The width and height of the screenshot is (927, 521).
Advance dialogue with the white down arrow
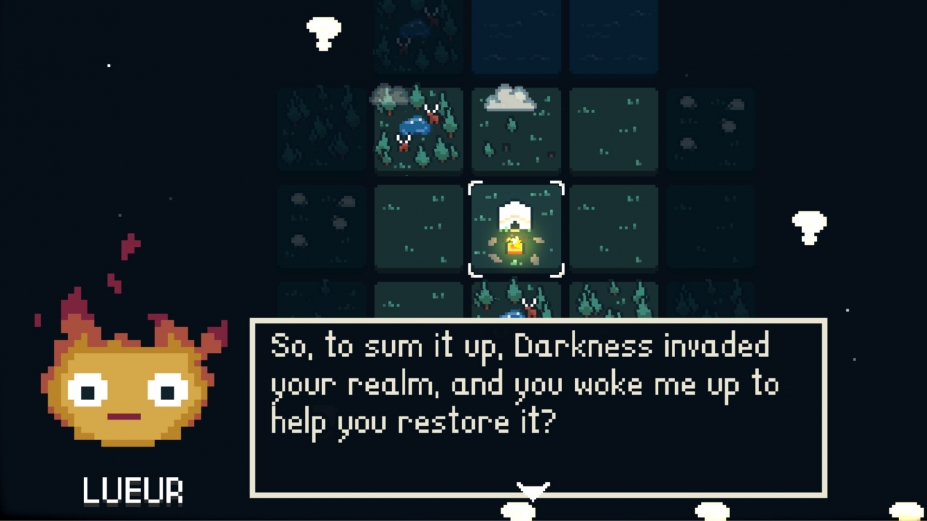532,490
